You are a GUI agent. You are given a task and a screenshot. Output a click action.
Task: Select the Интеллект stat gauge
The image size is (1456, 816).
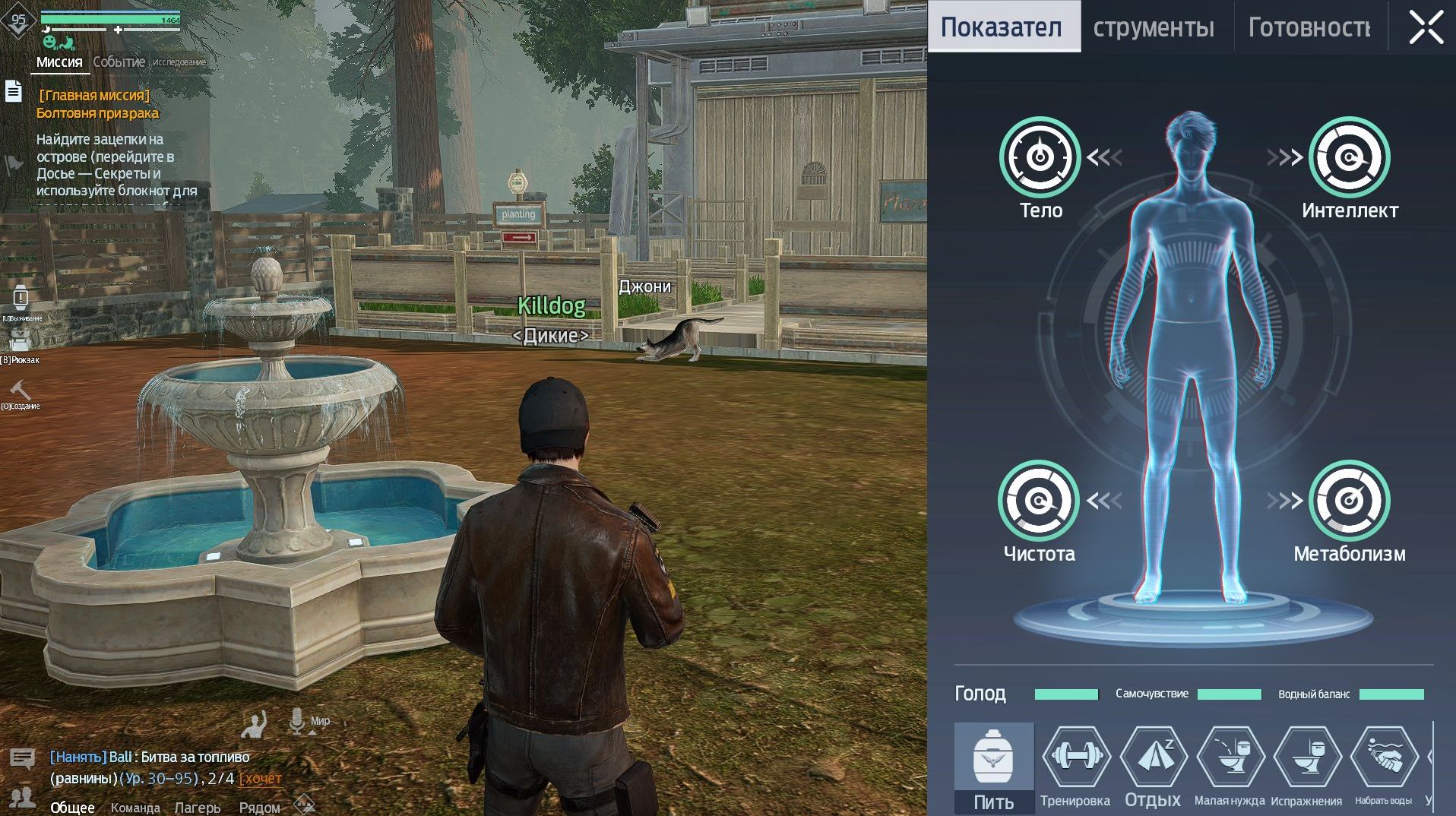click(1349, 157)
